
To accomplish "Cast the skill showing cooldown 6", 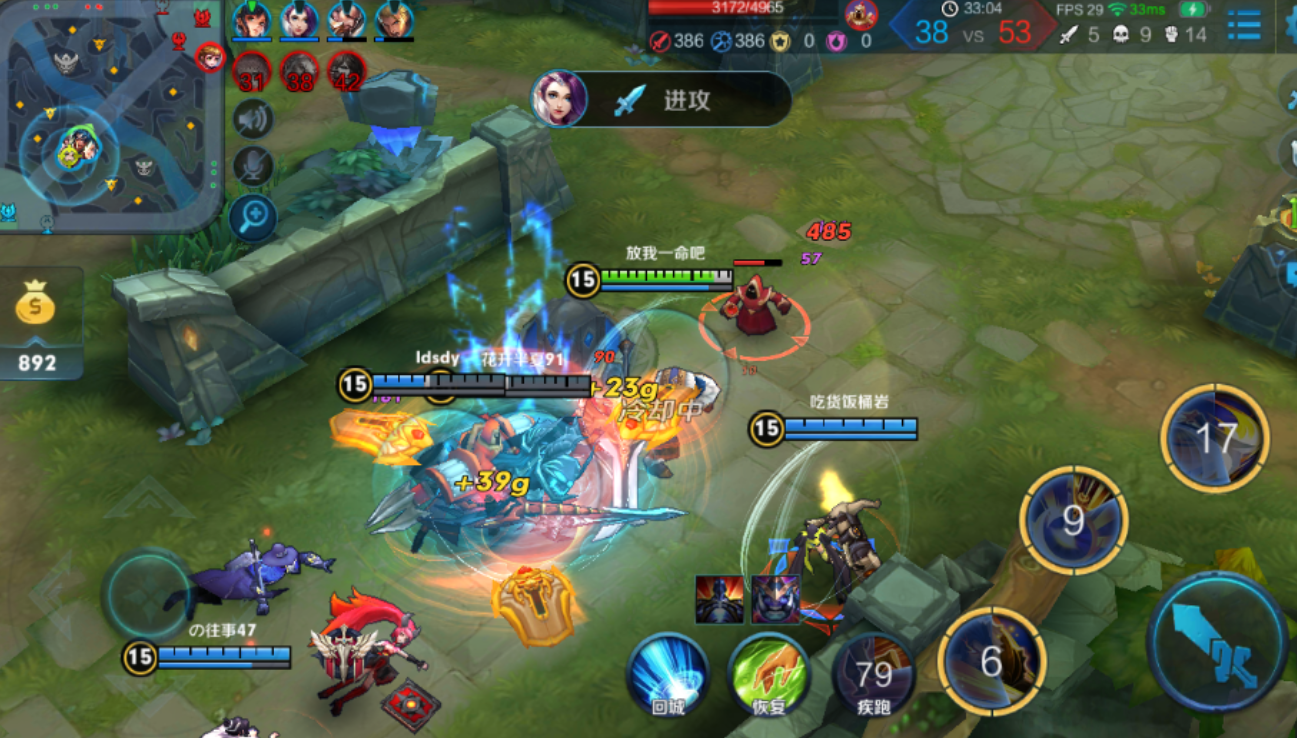I will point(992,661).
